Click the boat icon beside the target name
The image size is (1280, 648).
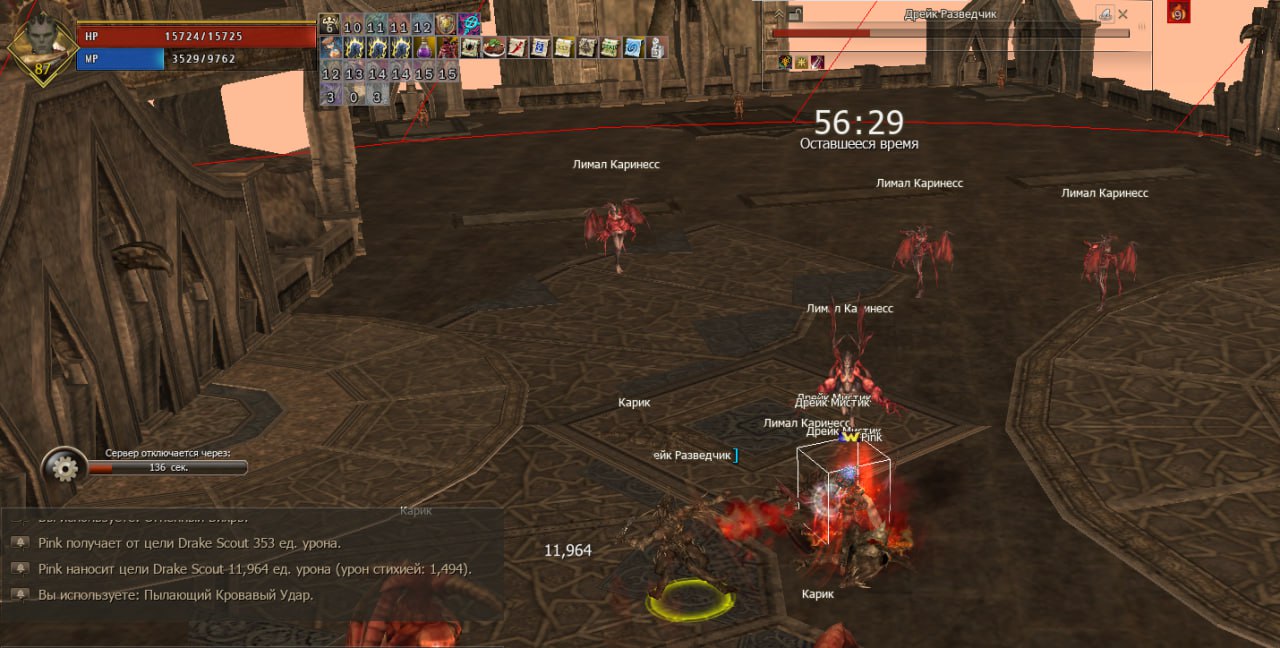1105,14
